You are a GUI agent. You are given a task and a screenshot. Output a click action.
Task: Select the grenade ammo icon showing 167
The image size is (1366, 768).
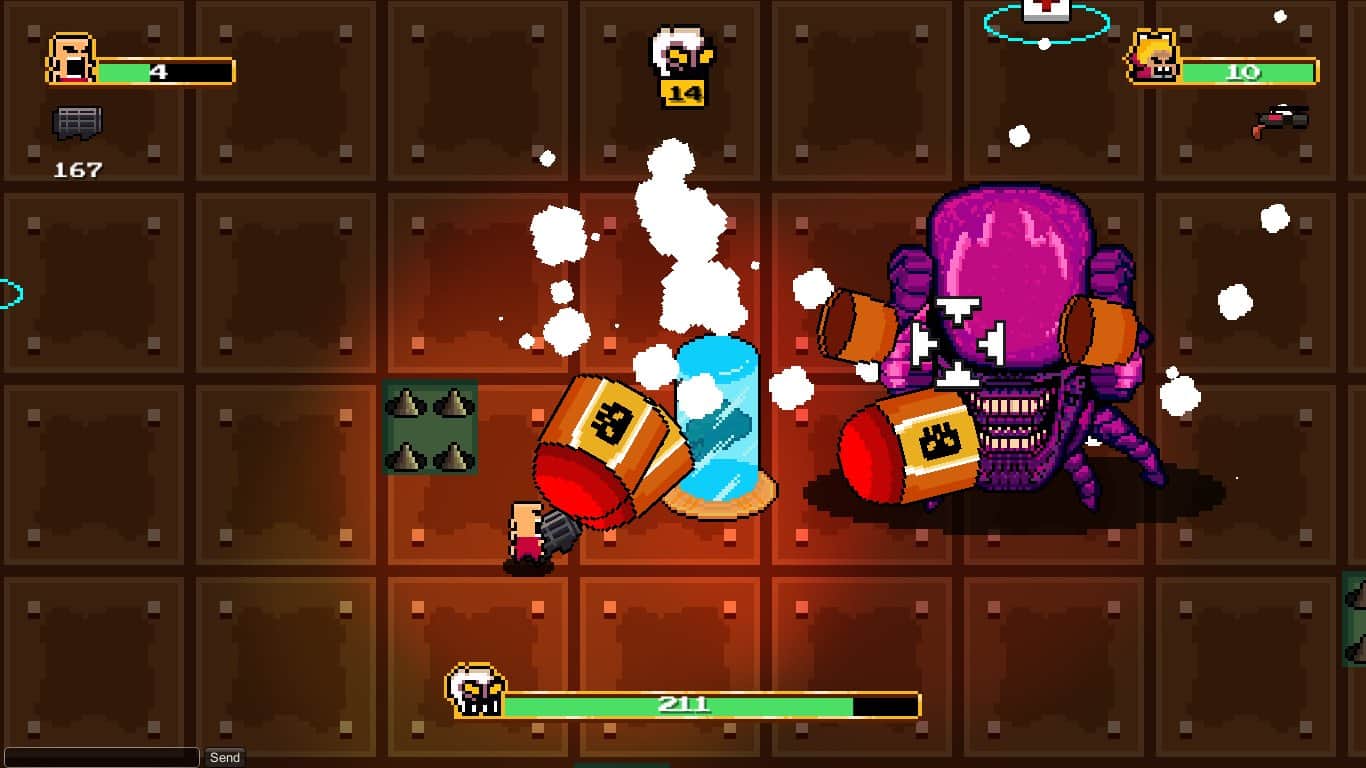coord(78,122)
